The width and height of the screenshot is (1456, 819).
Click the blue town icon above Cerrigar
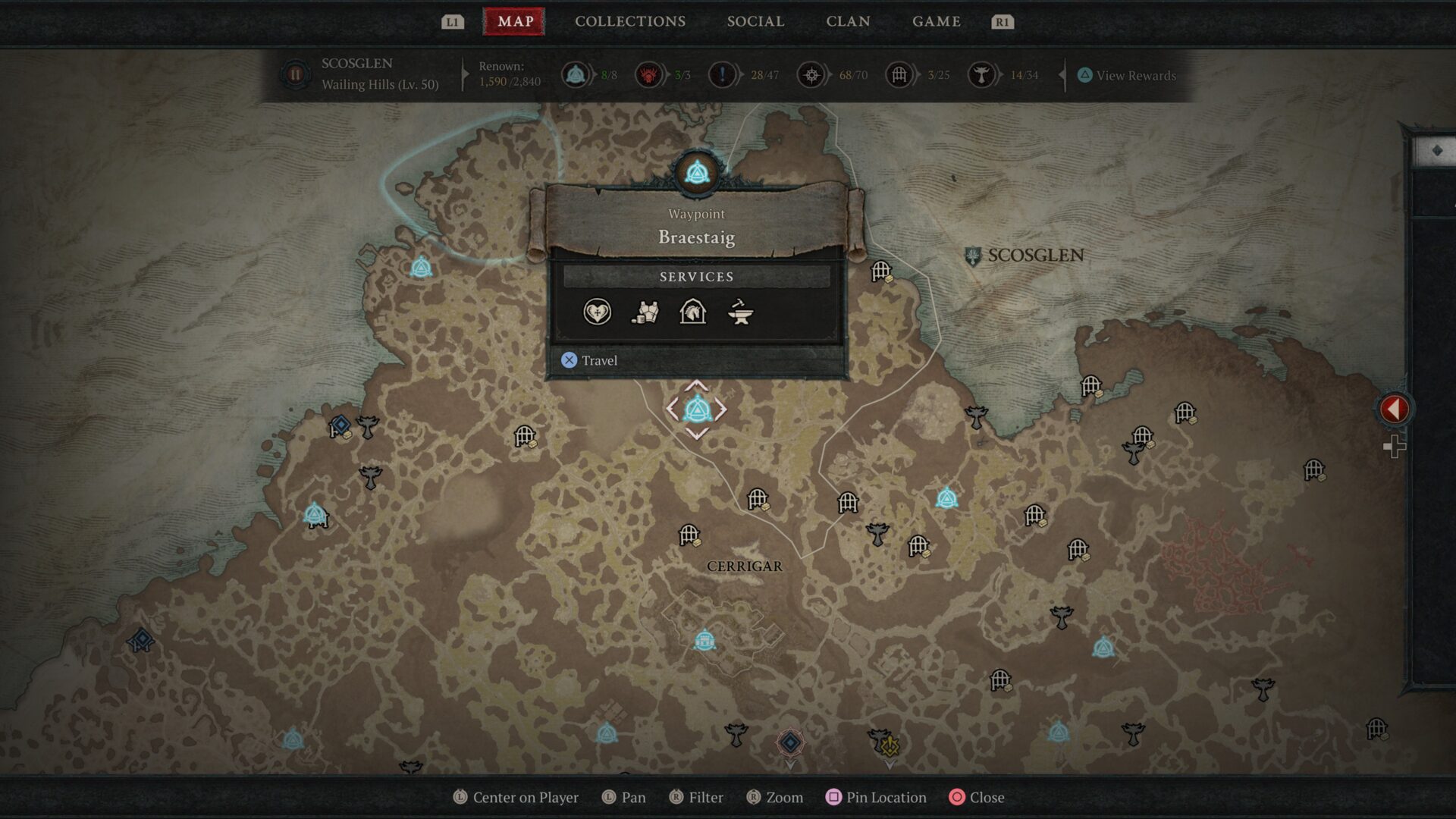[704, 641]
